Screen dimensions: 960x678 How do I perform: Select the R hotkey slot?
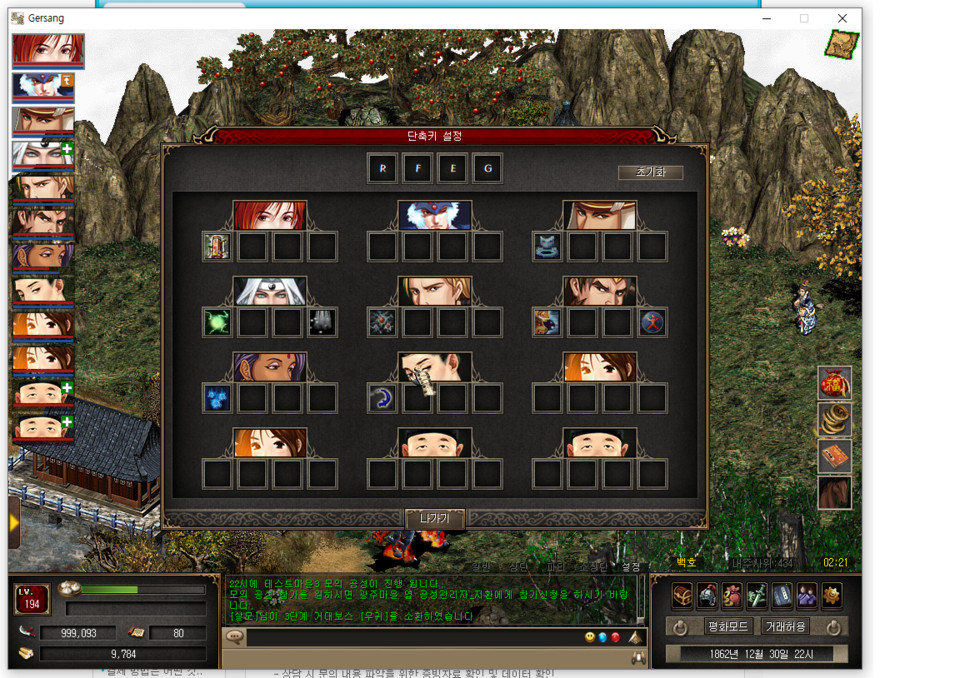(382, 168)
